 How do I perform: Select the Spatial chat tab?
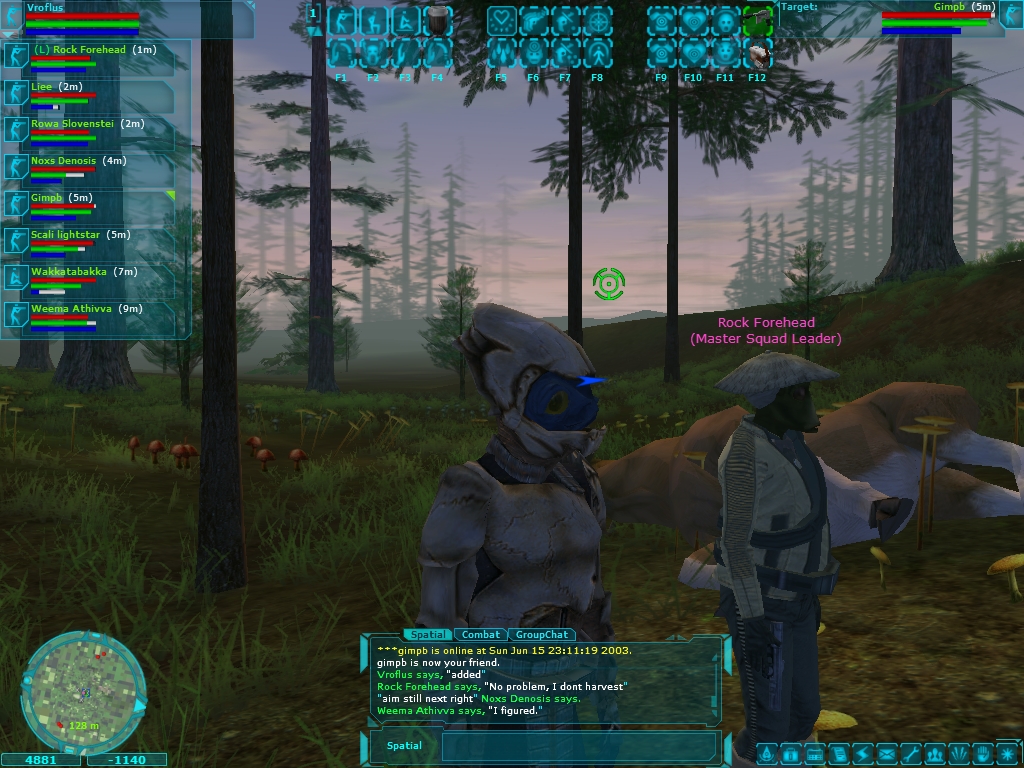pos(427,635)
